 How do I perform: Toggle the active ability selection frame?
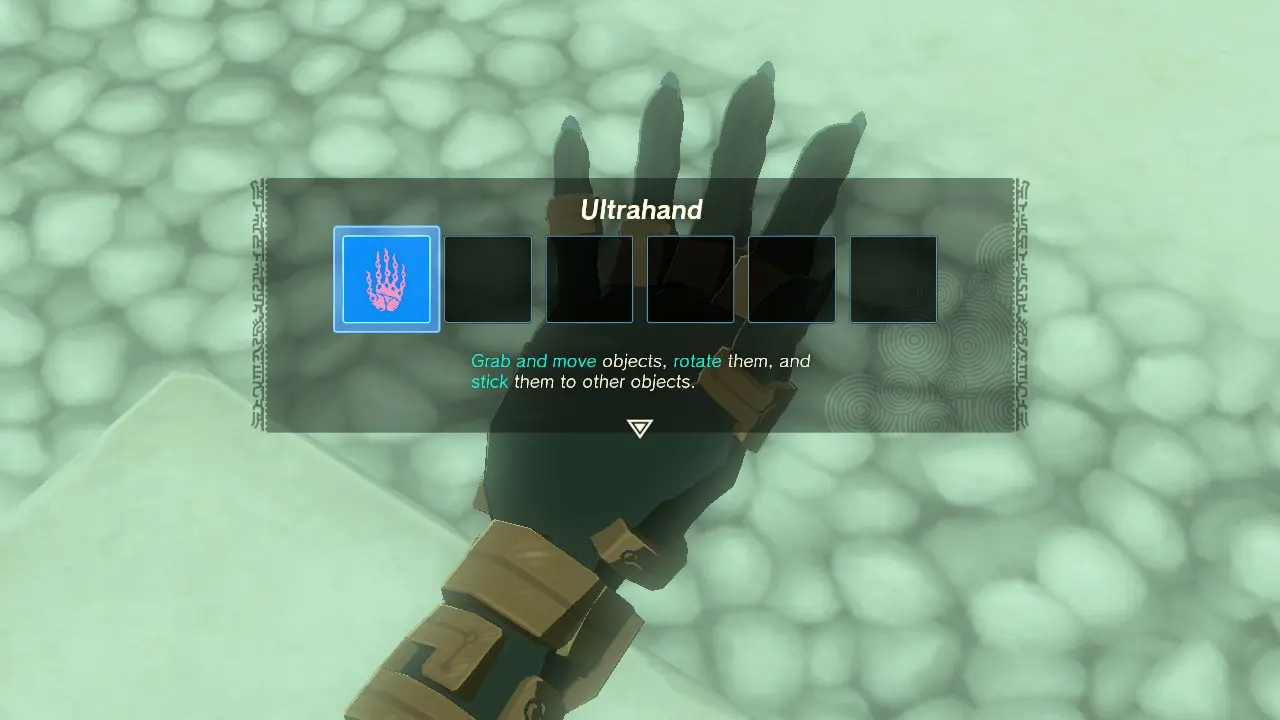tap(386, 279)
